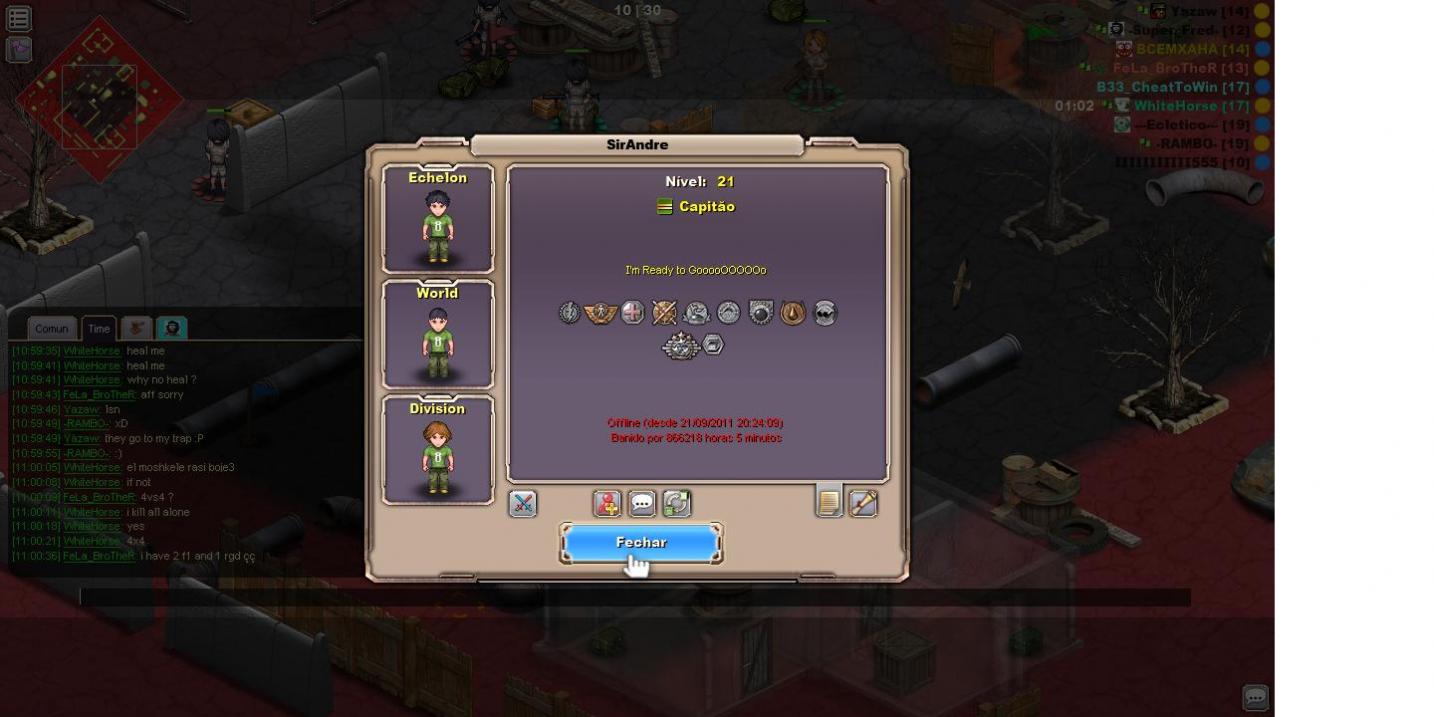
Task: Select the Time chat tab
Action: [x=98, y=328]
